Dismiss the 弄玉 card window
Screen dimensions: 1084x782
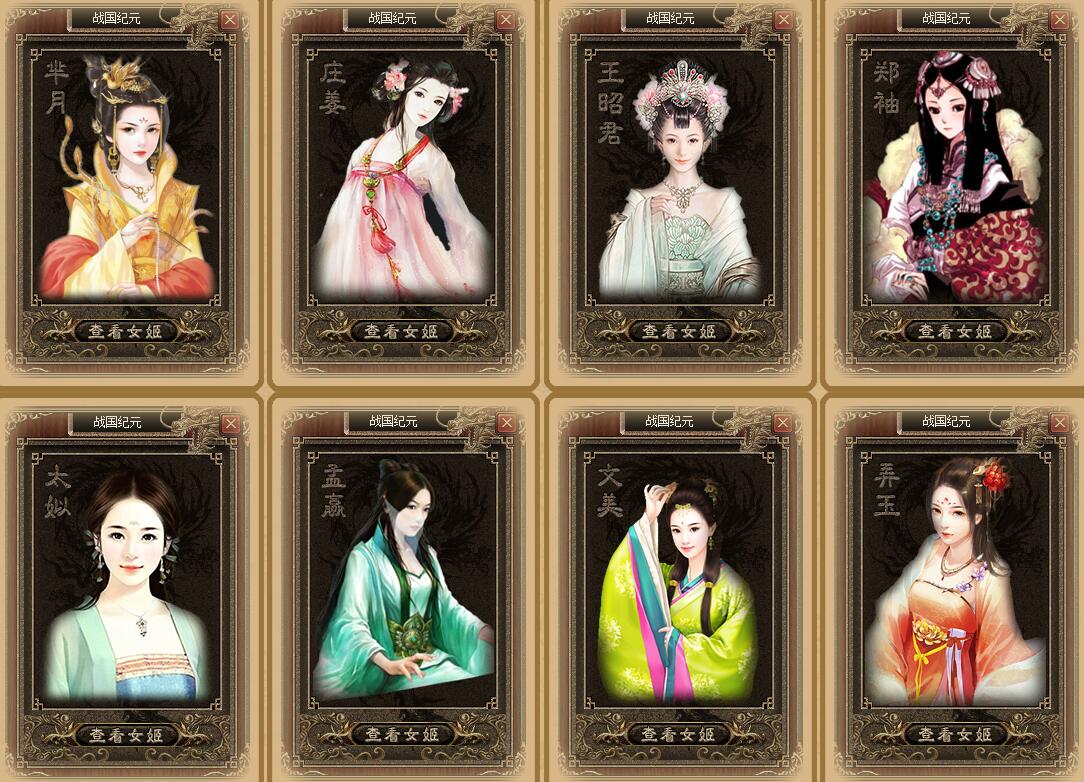1060,423
